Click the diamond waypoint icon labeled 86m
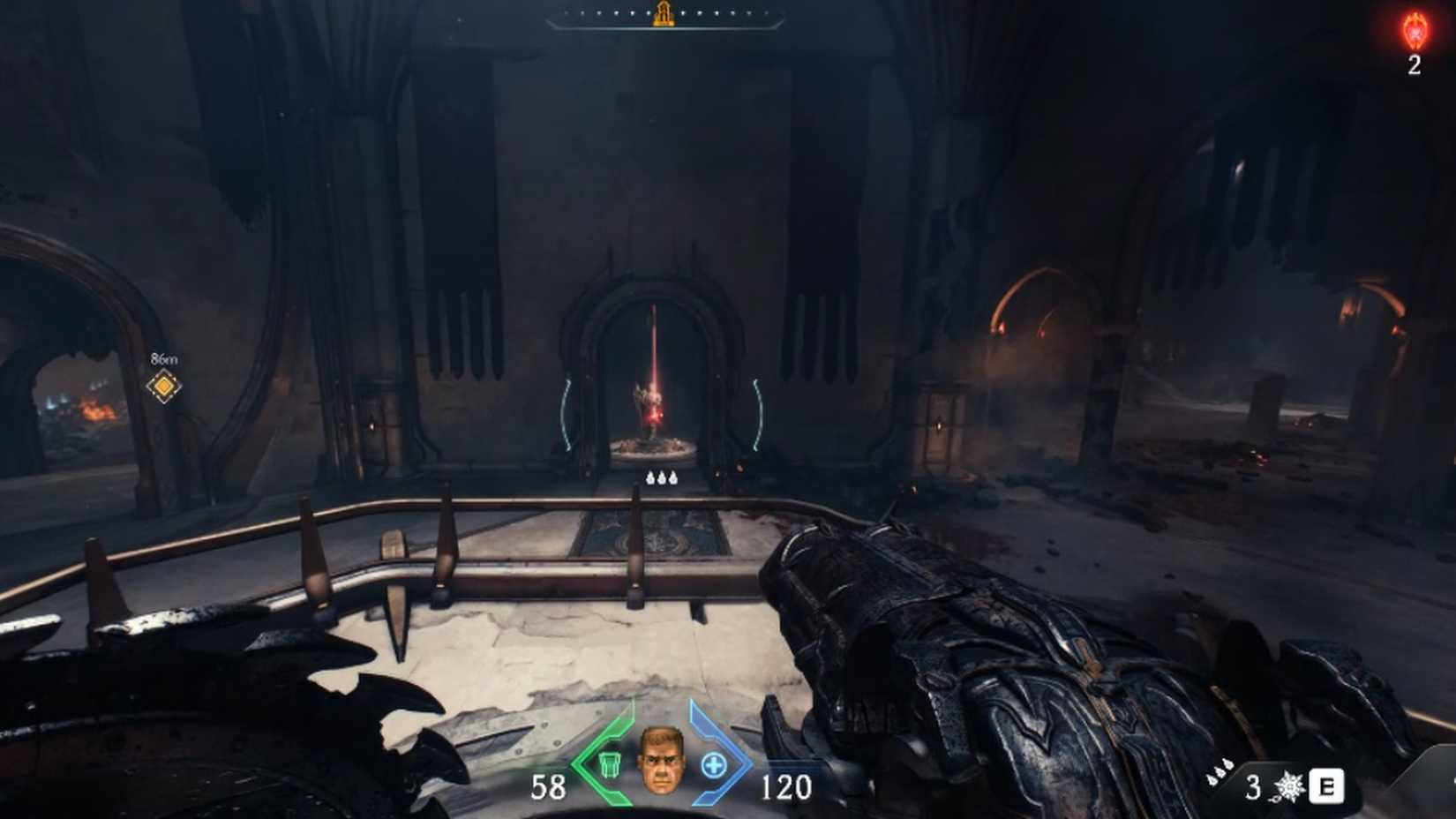The image size is (1456, 819). (162, 386)
